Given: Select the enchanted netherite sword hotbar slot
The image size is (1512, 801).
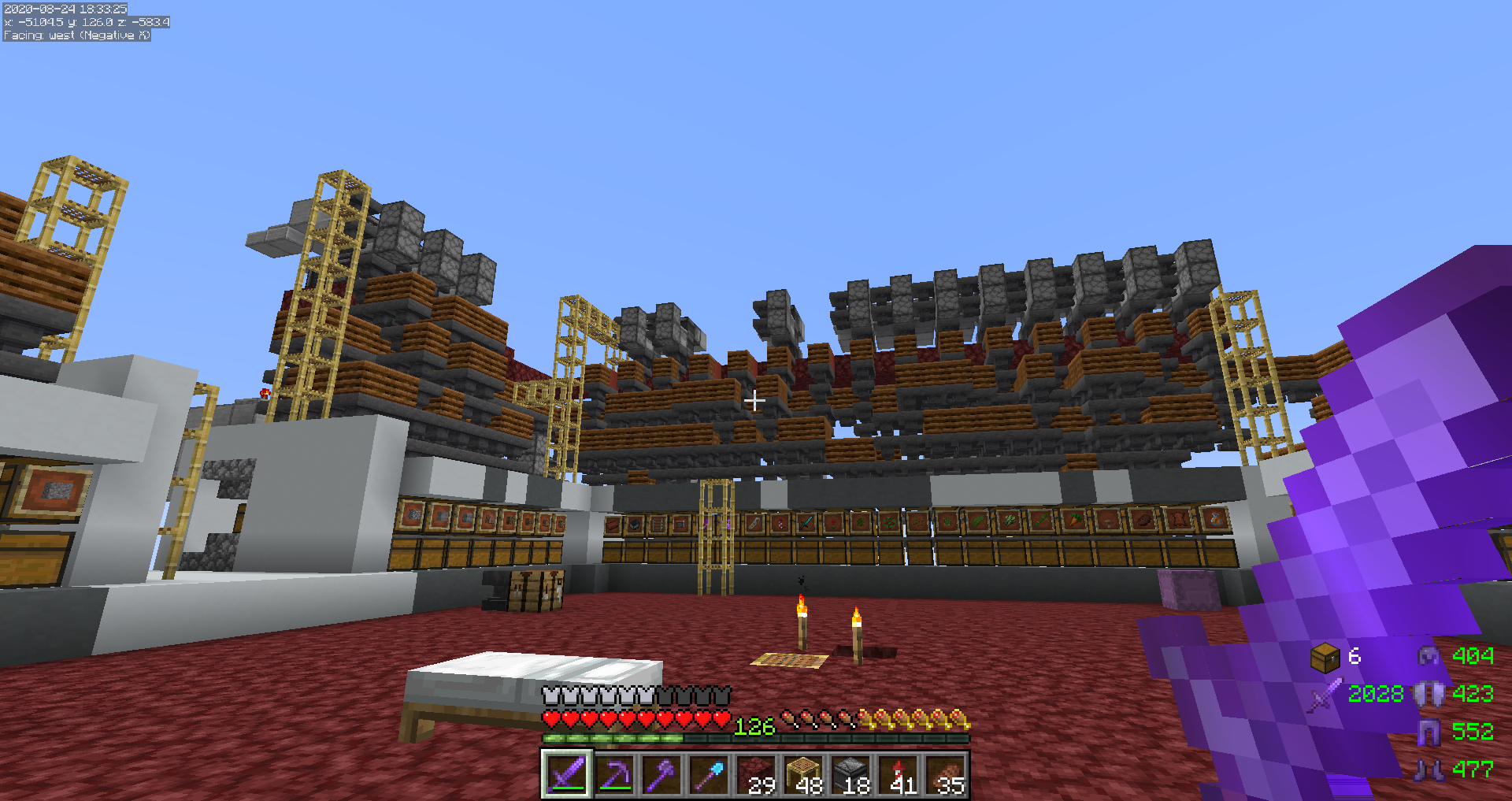Looking at the screenshot, I should coord(566,774).
